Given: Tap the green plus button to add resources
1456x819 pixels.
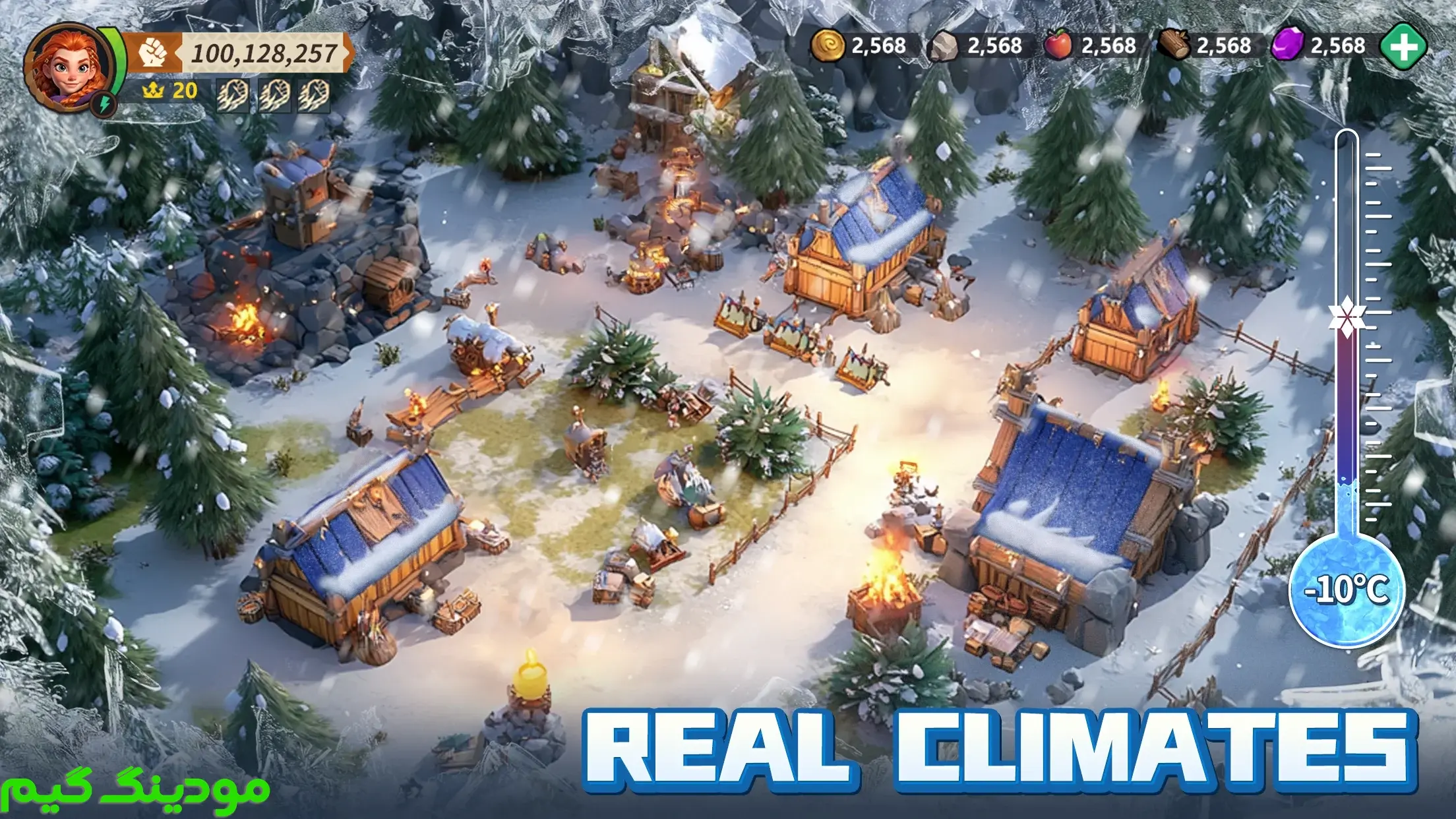Looking at the screenshot, I should coord(1404,45).
